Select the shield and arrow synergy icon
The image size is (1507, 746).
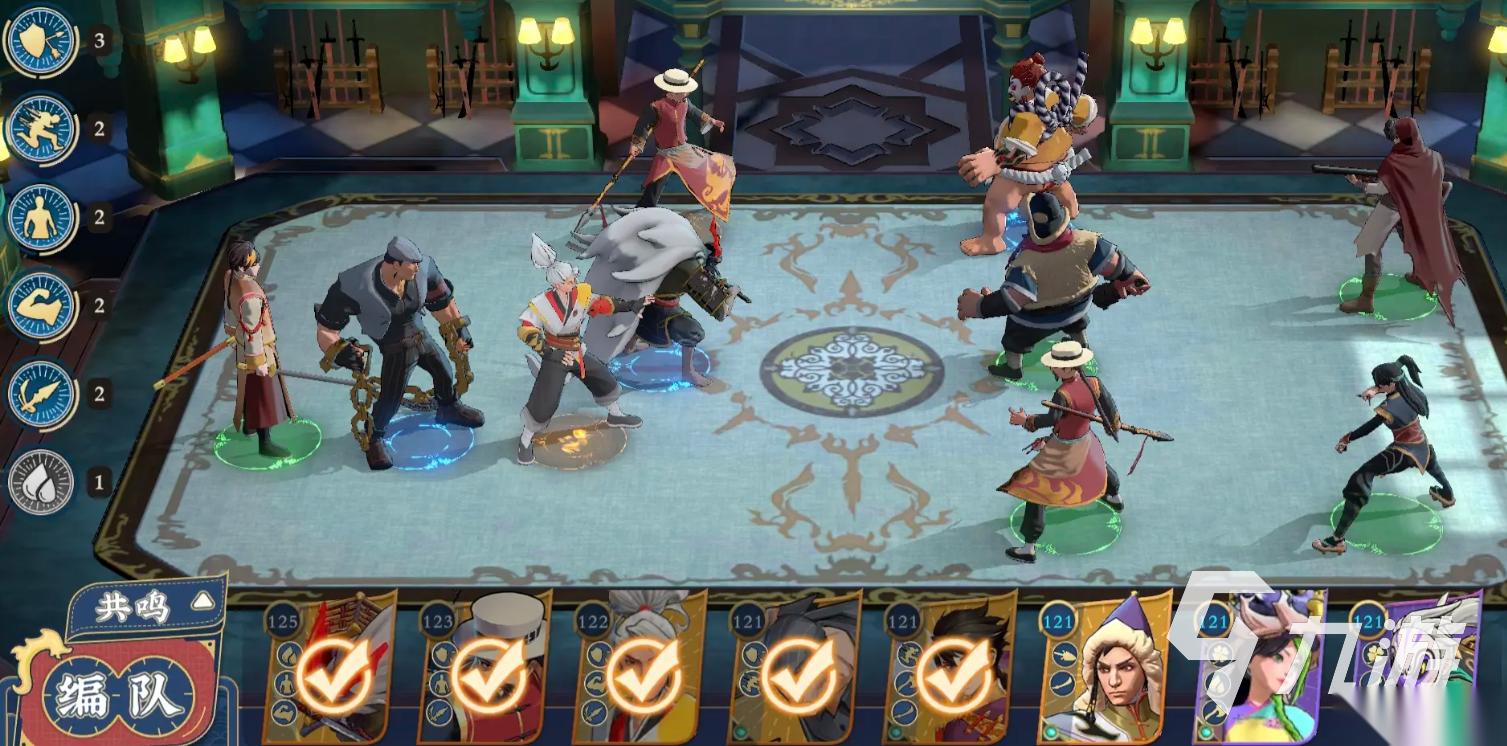41,42
